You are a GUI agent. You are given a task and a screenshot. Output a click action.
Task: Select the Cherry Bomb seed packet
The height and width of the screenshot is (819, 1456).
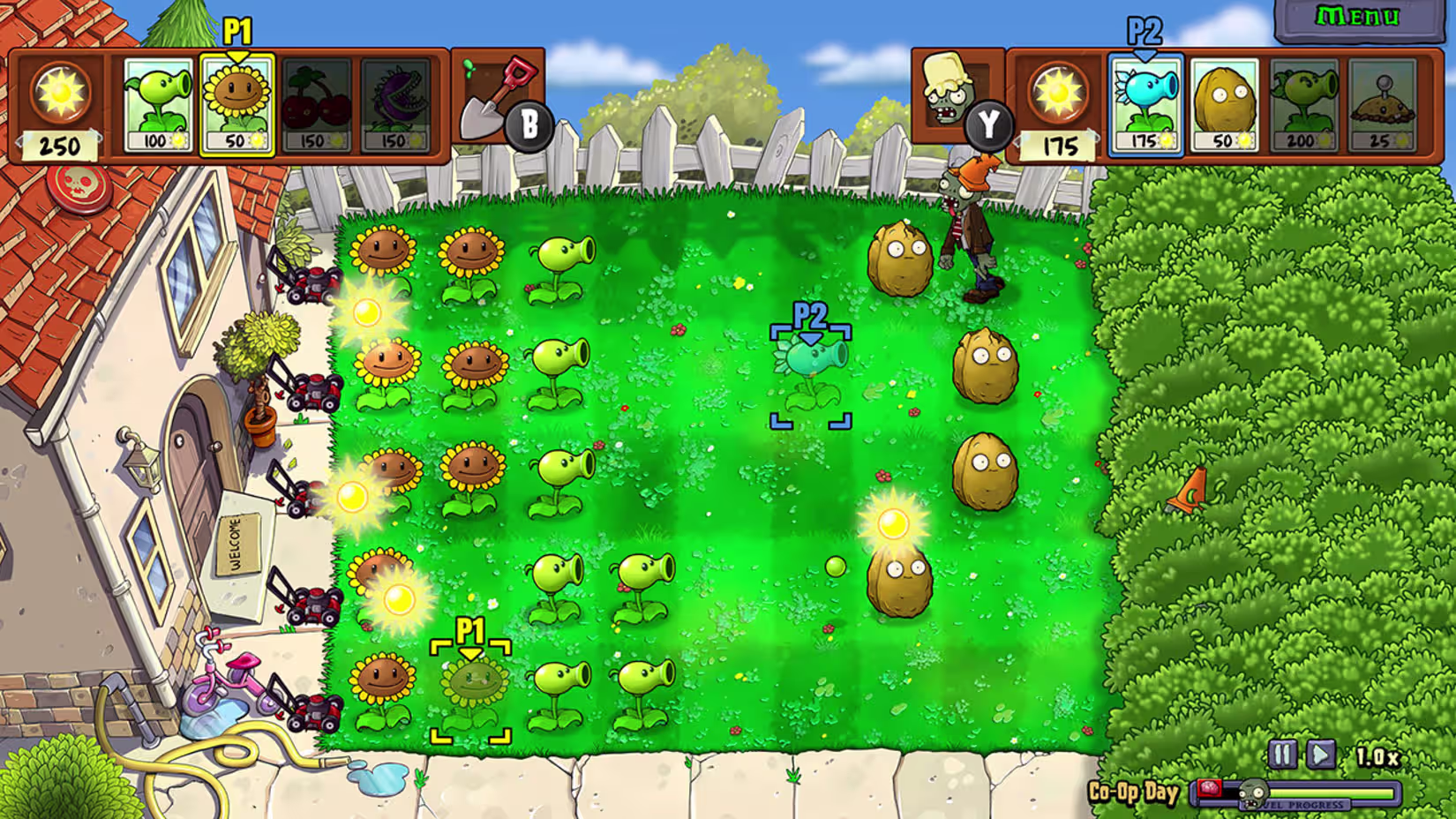[318, 101]
